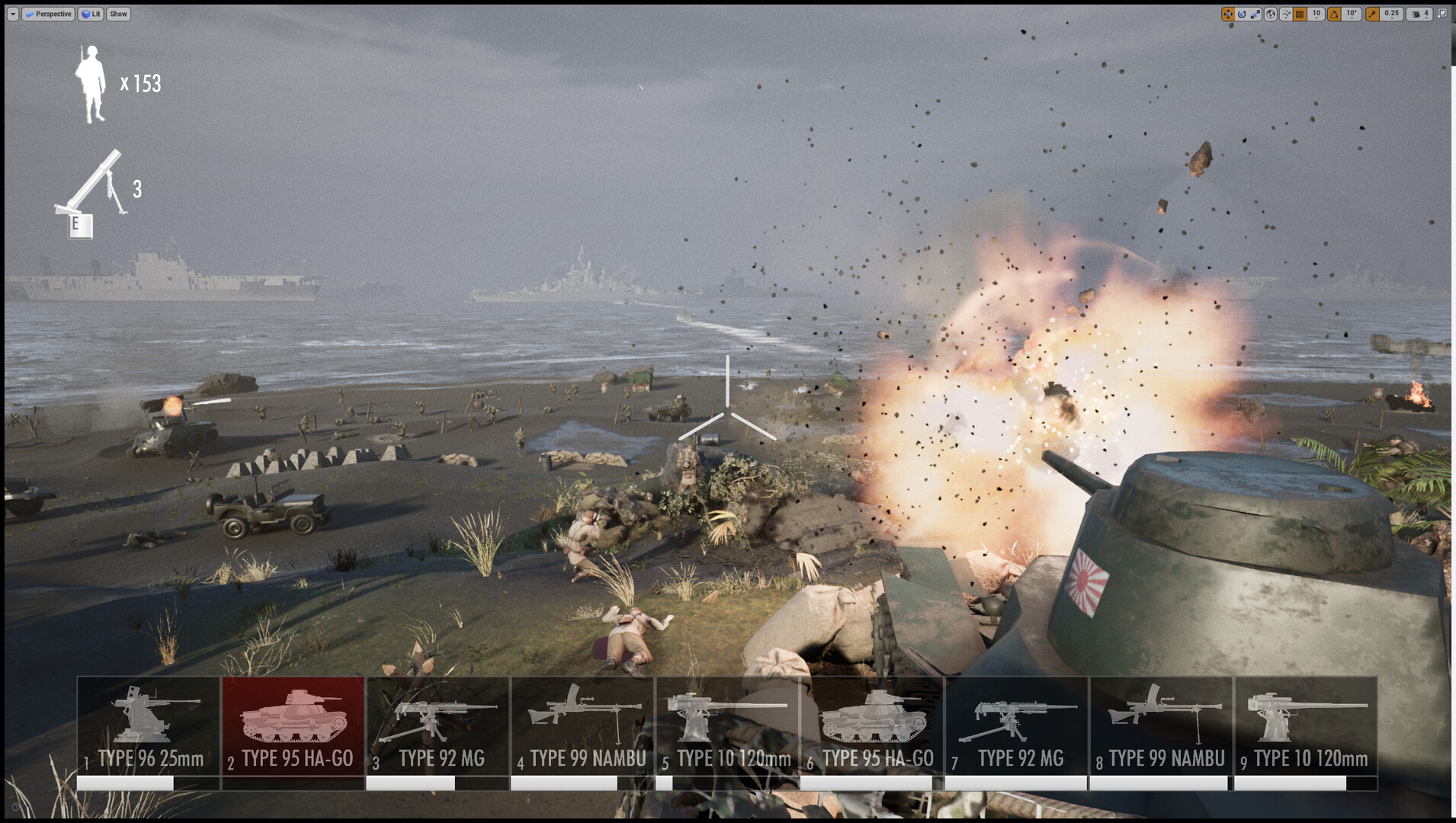Select the Rotate tool in viewport toolbar
The image size is (1456, 823).
[x=1242, y=14]
